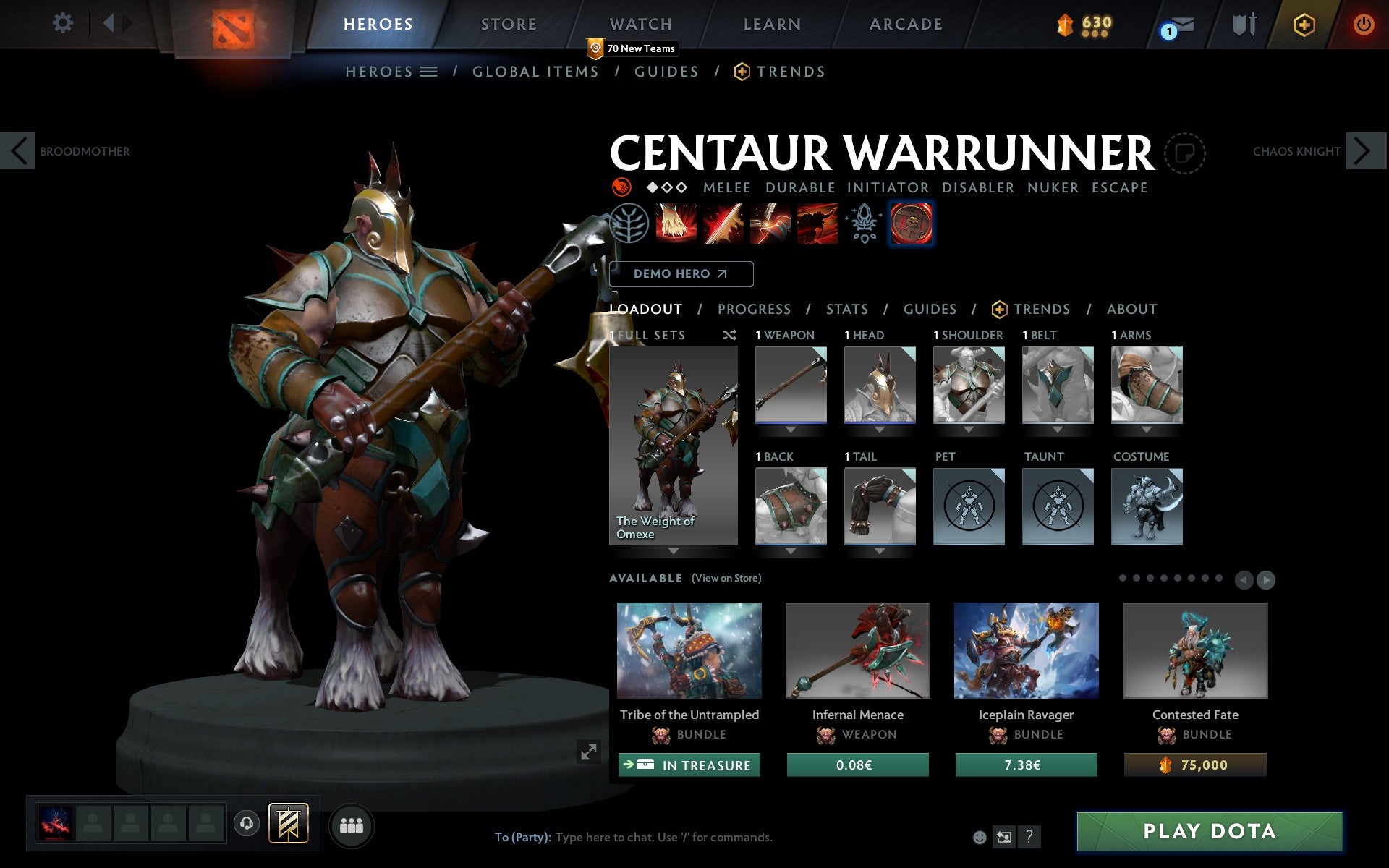Switch to the PROGRESS tab
Screen dimensions: 1389x868
coord(754,309)
